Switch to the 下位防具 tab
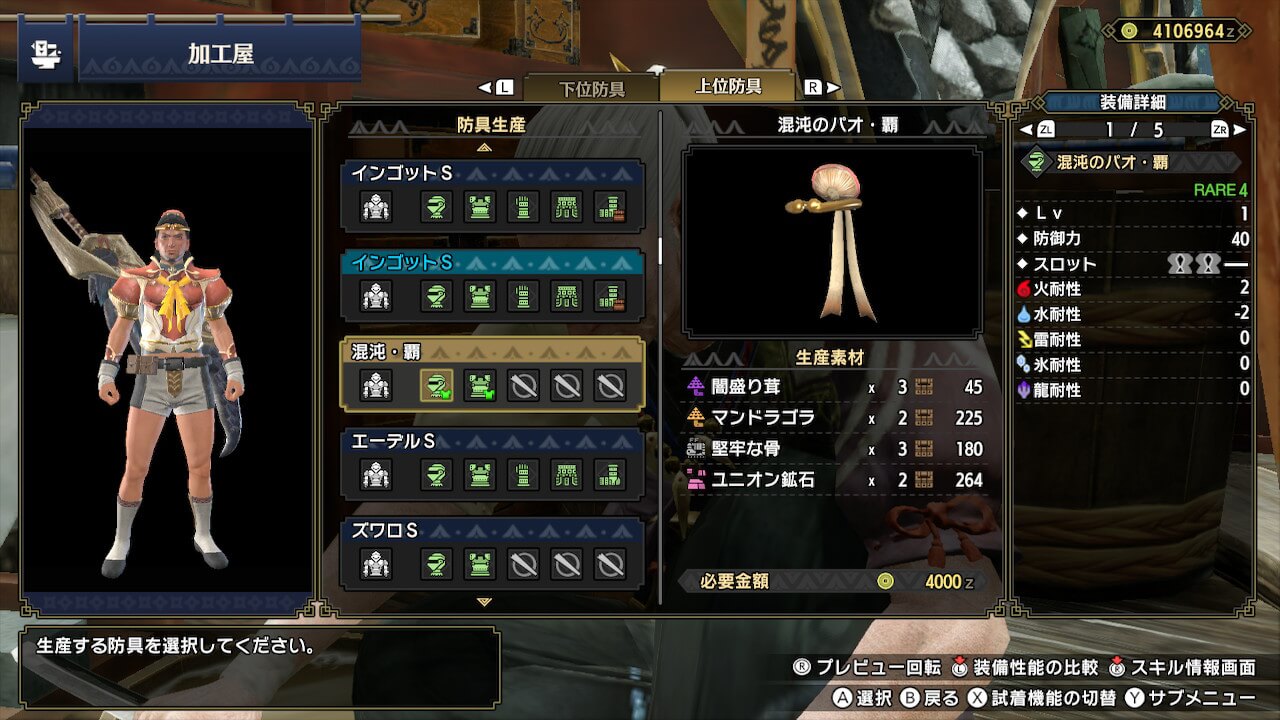 click(x=590, y=88)
